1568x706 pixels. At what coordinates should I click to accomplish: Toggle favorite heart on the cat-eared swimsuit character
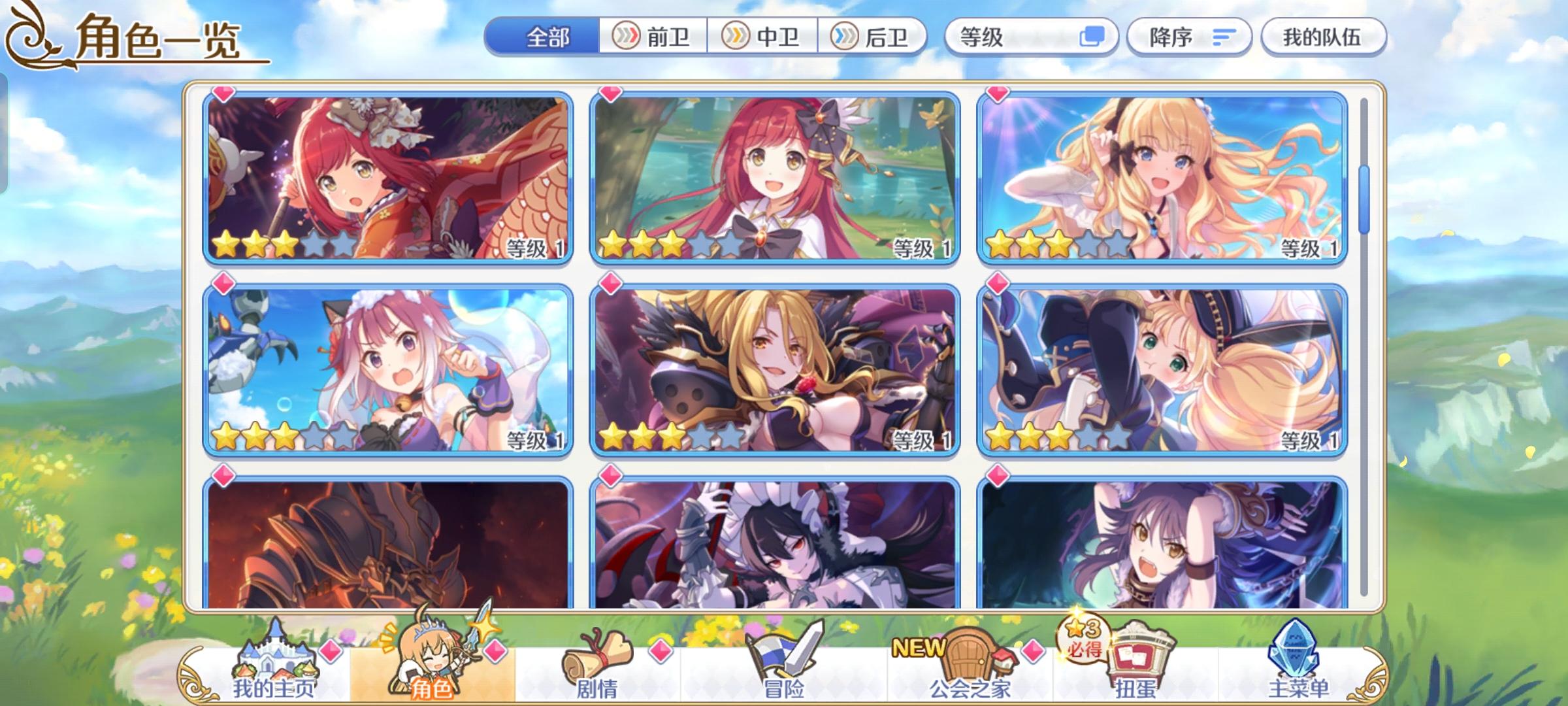pyautogui.click(x=222, y=283)
